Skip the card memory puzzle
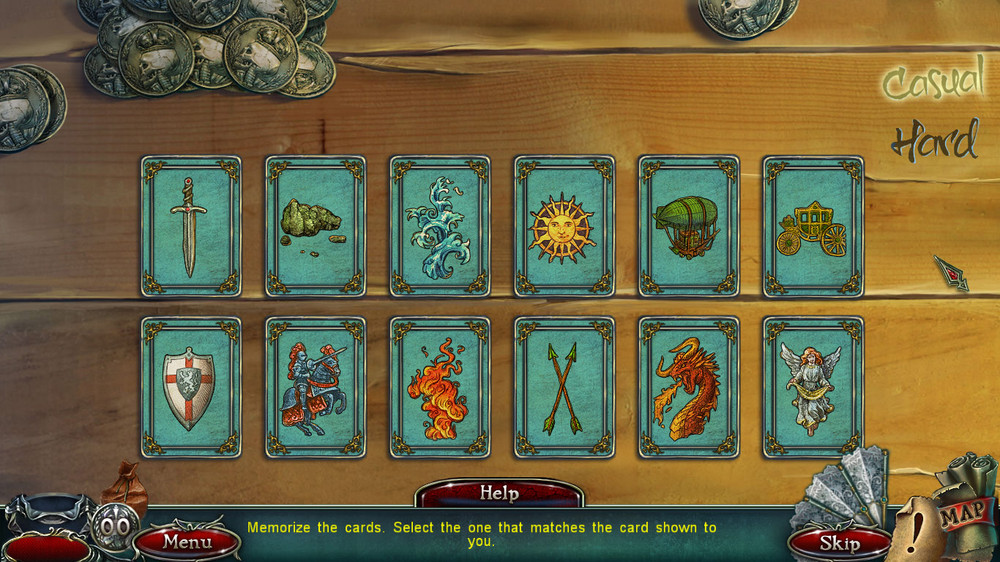This screenshot has height=562, width=1000. click(839, 543)
